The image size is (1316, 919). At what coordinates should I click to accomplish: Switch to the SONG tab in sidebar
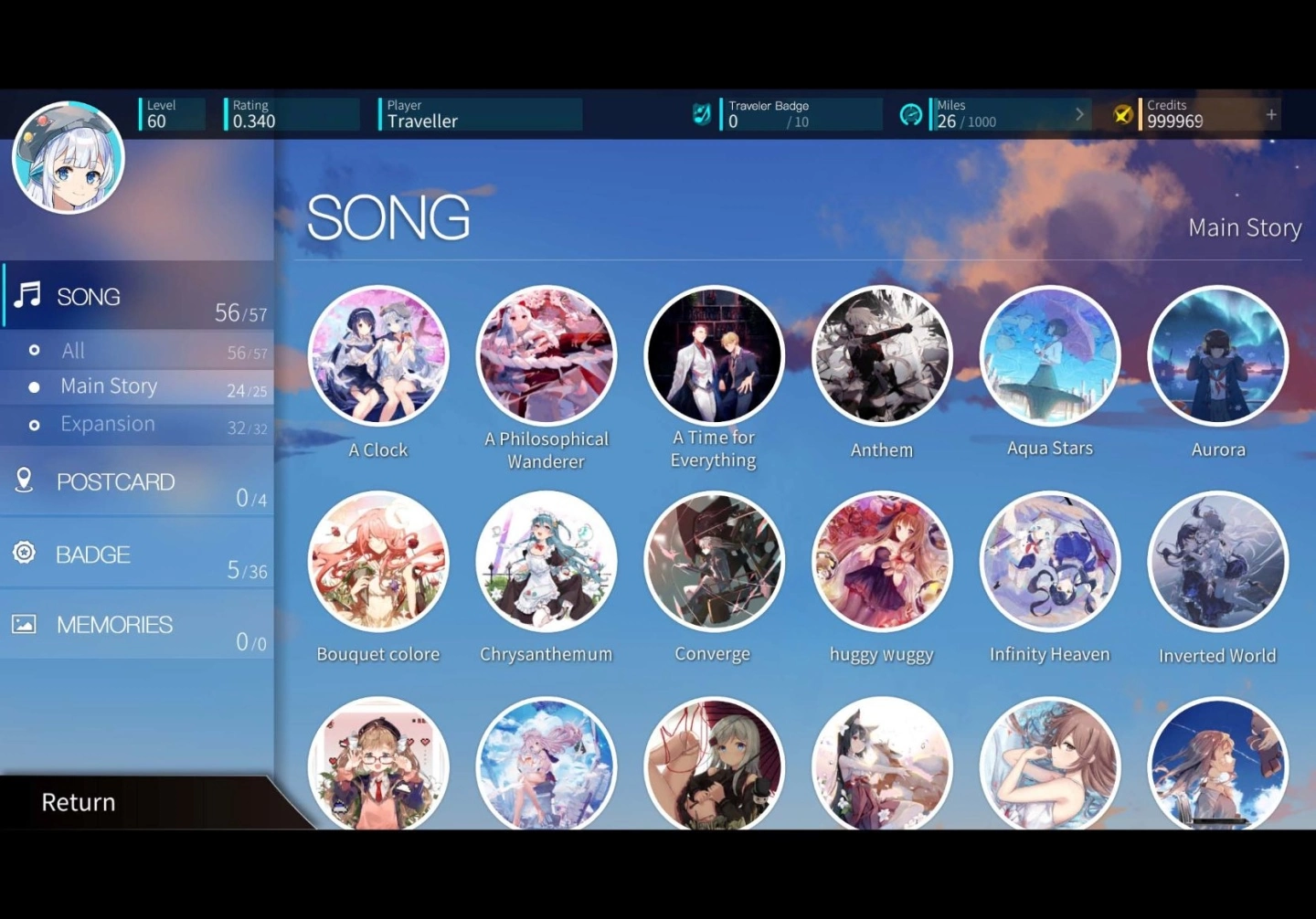click(x=89, y=295)
